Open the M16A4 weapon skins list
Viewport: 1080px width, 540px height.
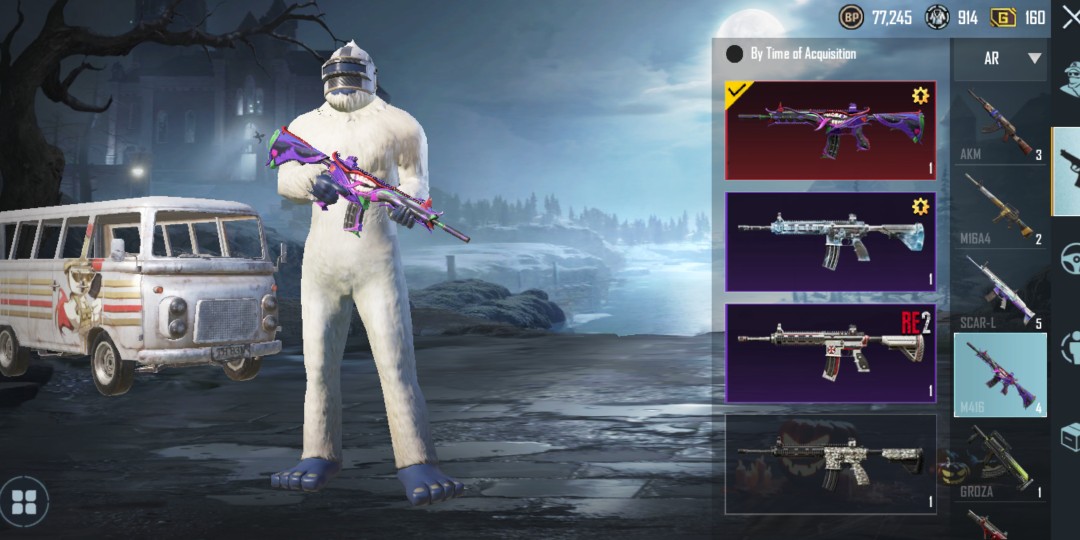999,209
